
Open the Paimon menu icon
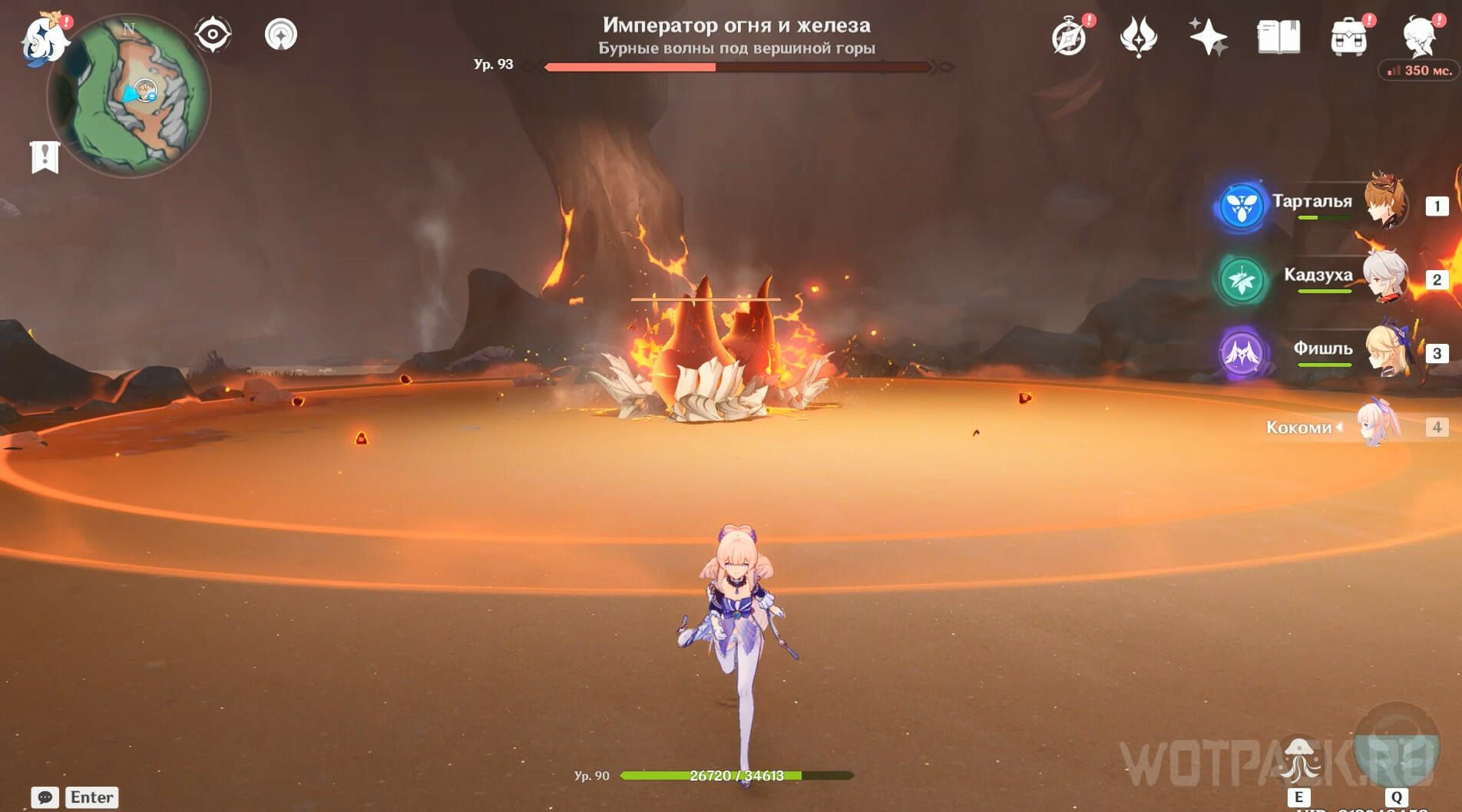point(44,38)
